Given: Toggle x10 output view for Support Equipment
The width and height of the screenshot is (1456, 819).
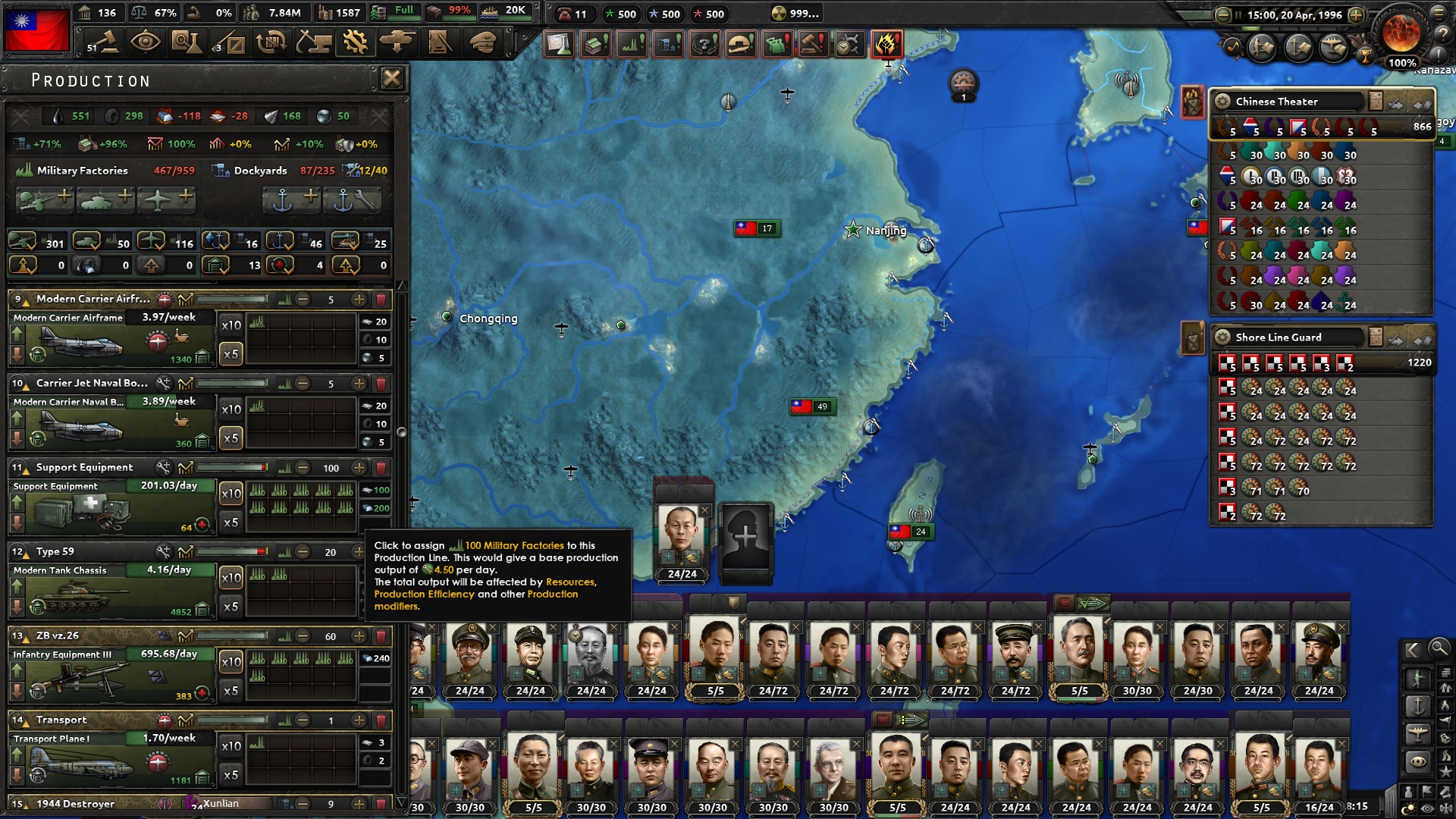Looking at the screenshot, I should tap(231, 493).
